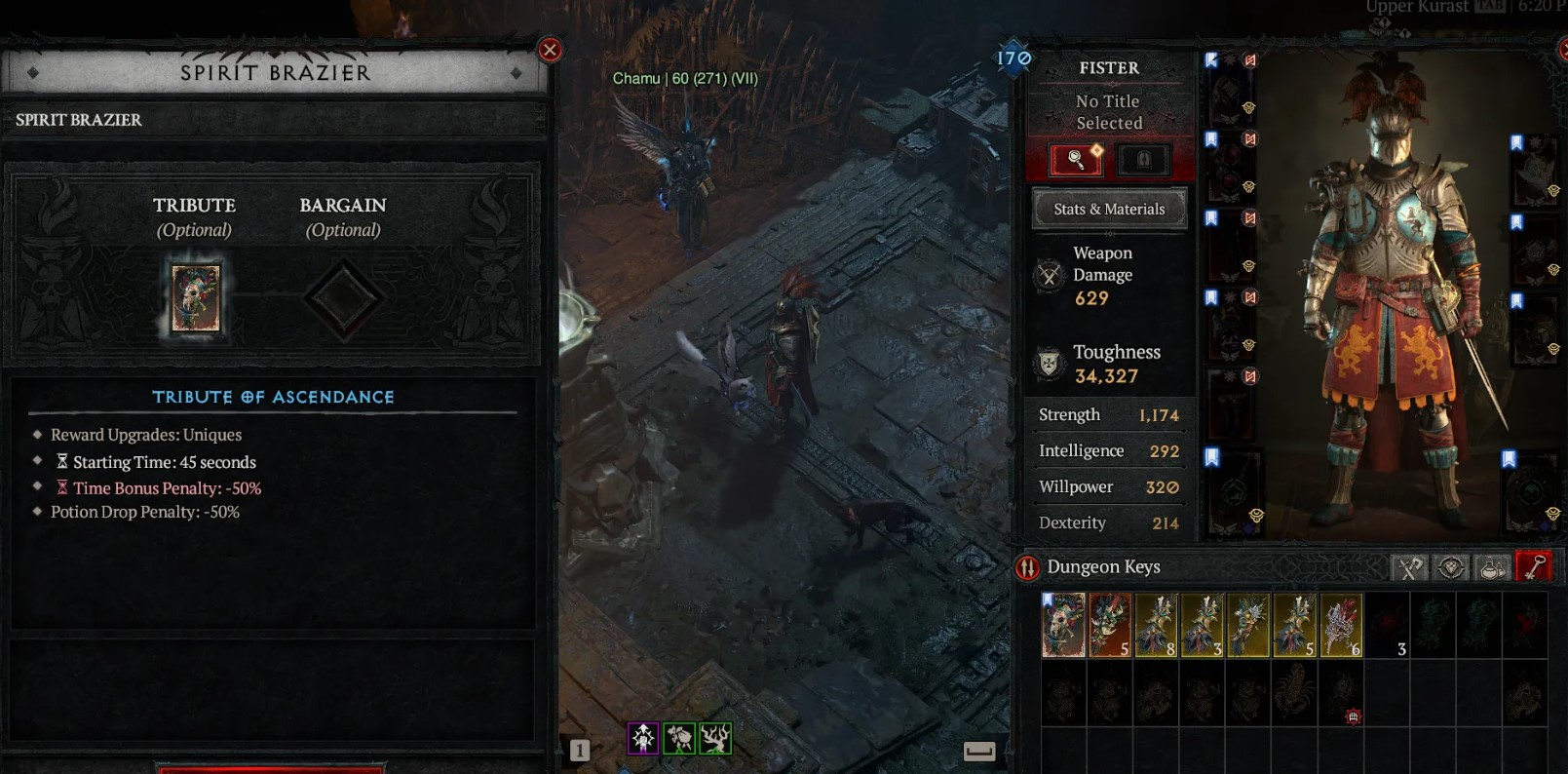Click the Weapon Damage stat icon

click(x=1050, y=276)
